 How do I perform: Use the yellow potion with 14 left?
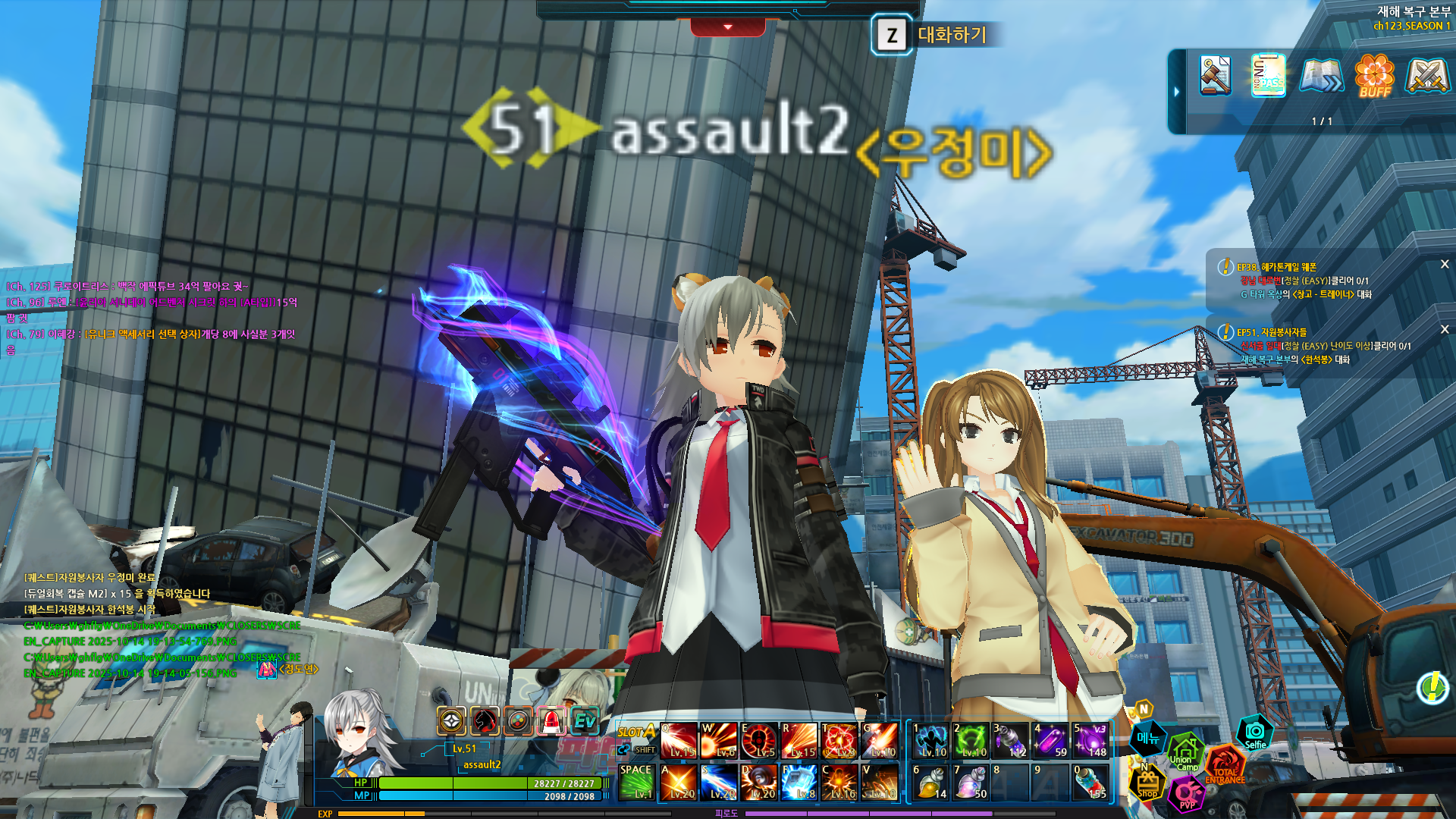pos(931,782)
